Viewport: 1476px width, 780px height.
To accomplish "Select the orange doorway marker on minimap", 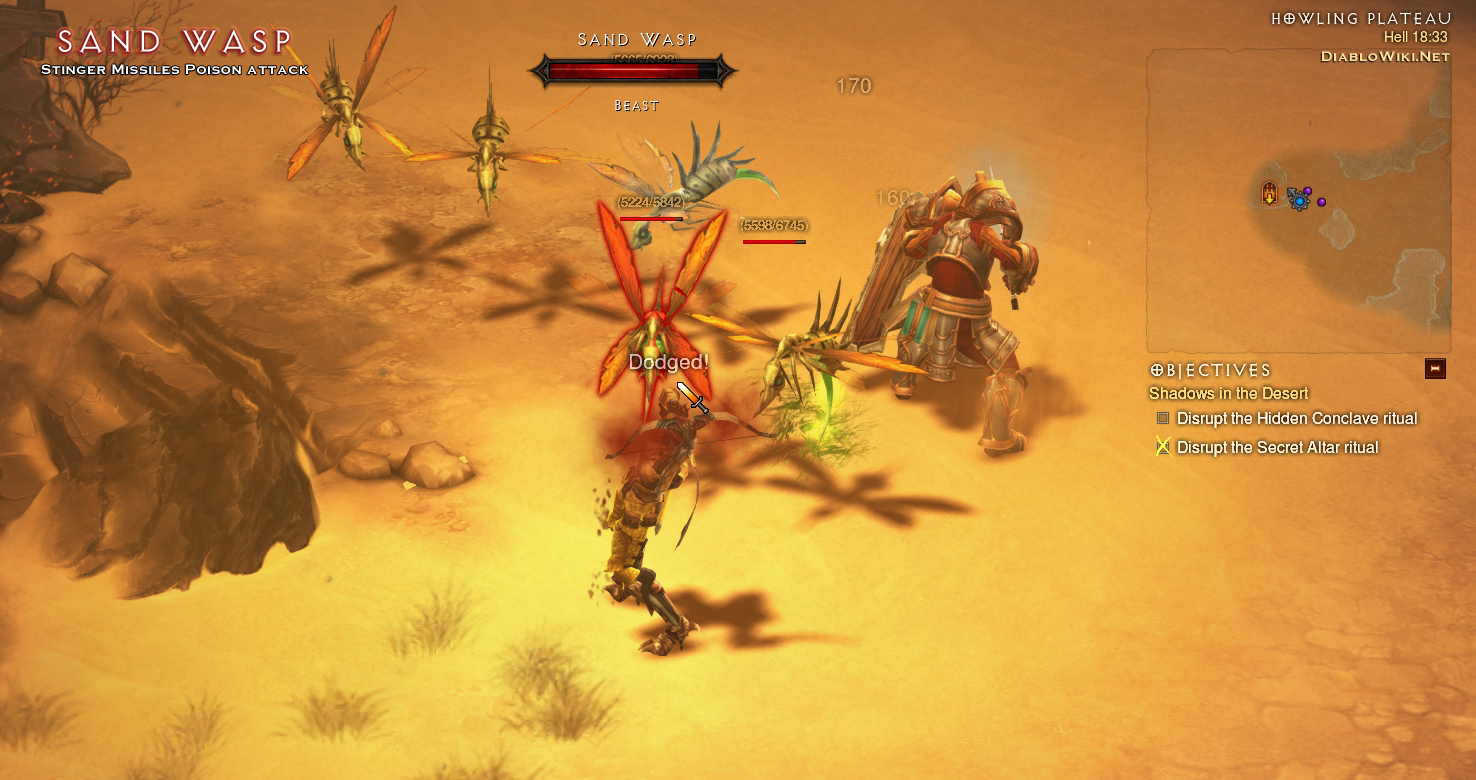I will (x=1270, y=193).
